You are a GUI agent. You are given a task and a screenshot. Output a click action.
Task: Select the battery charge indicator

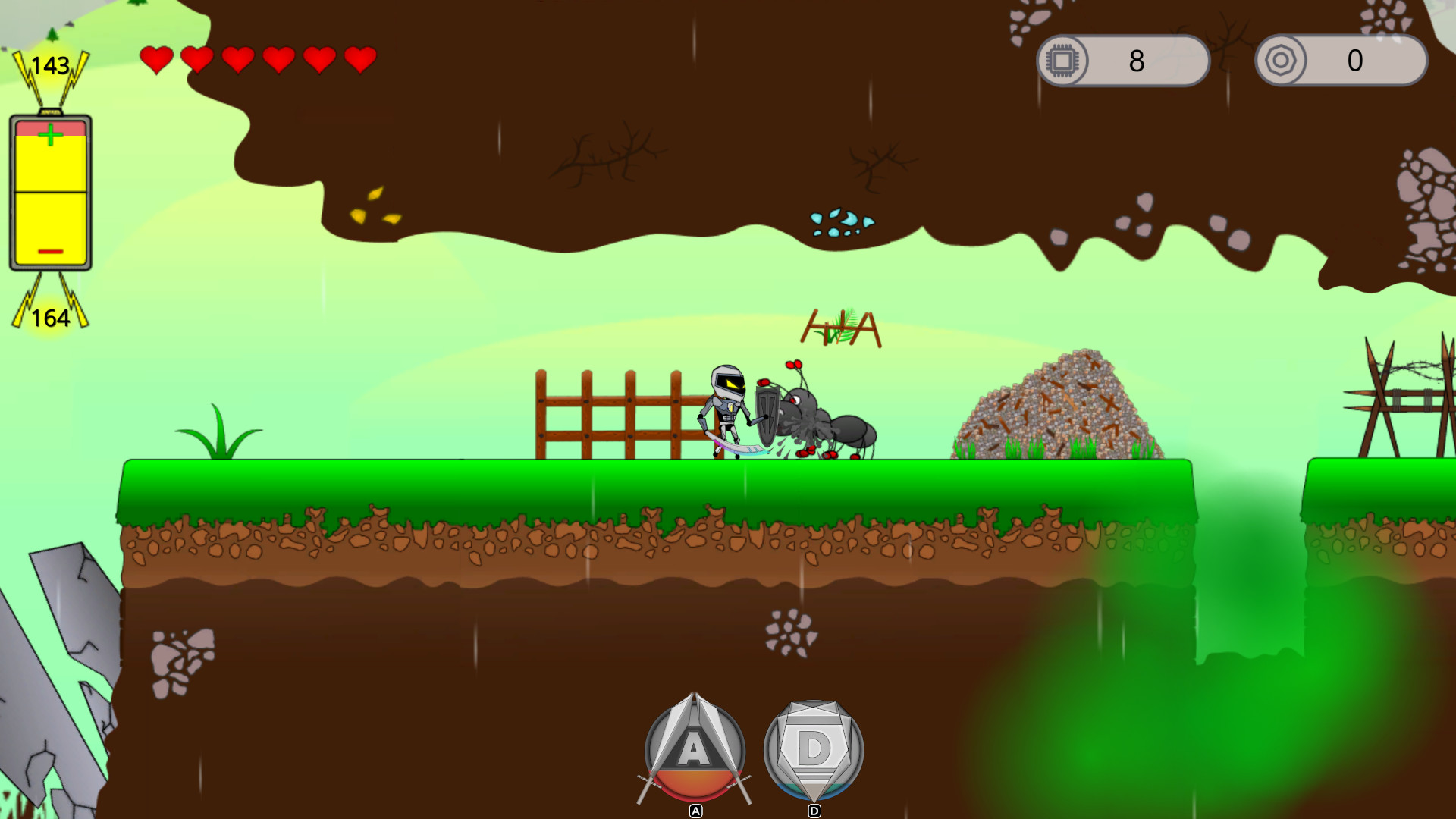(50, 192)
